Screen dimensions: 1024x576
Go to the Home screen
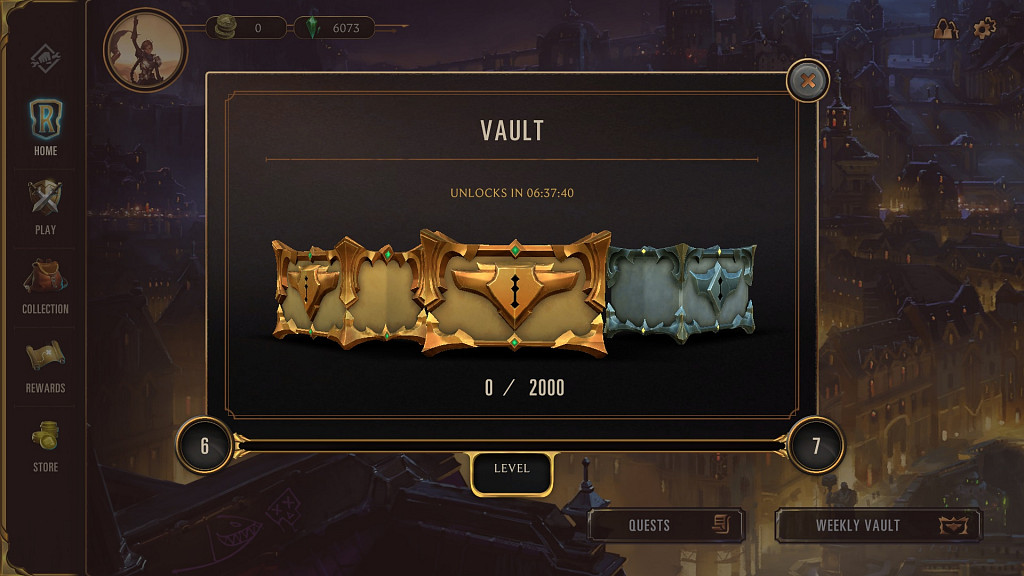pos(46,127)
